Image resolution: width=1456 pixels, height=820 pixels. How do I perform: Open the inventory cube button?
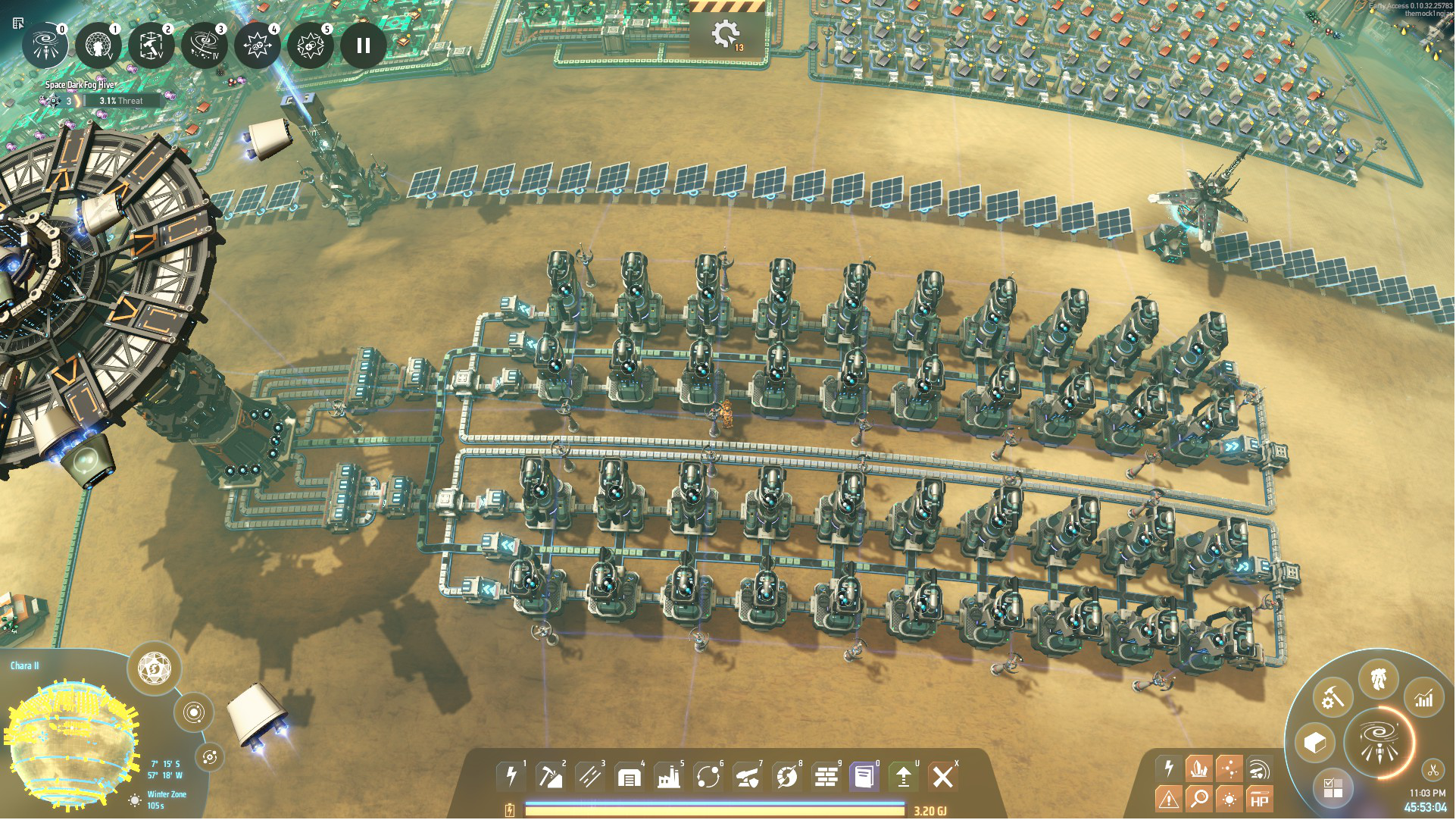(1315, 743)
